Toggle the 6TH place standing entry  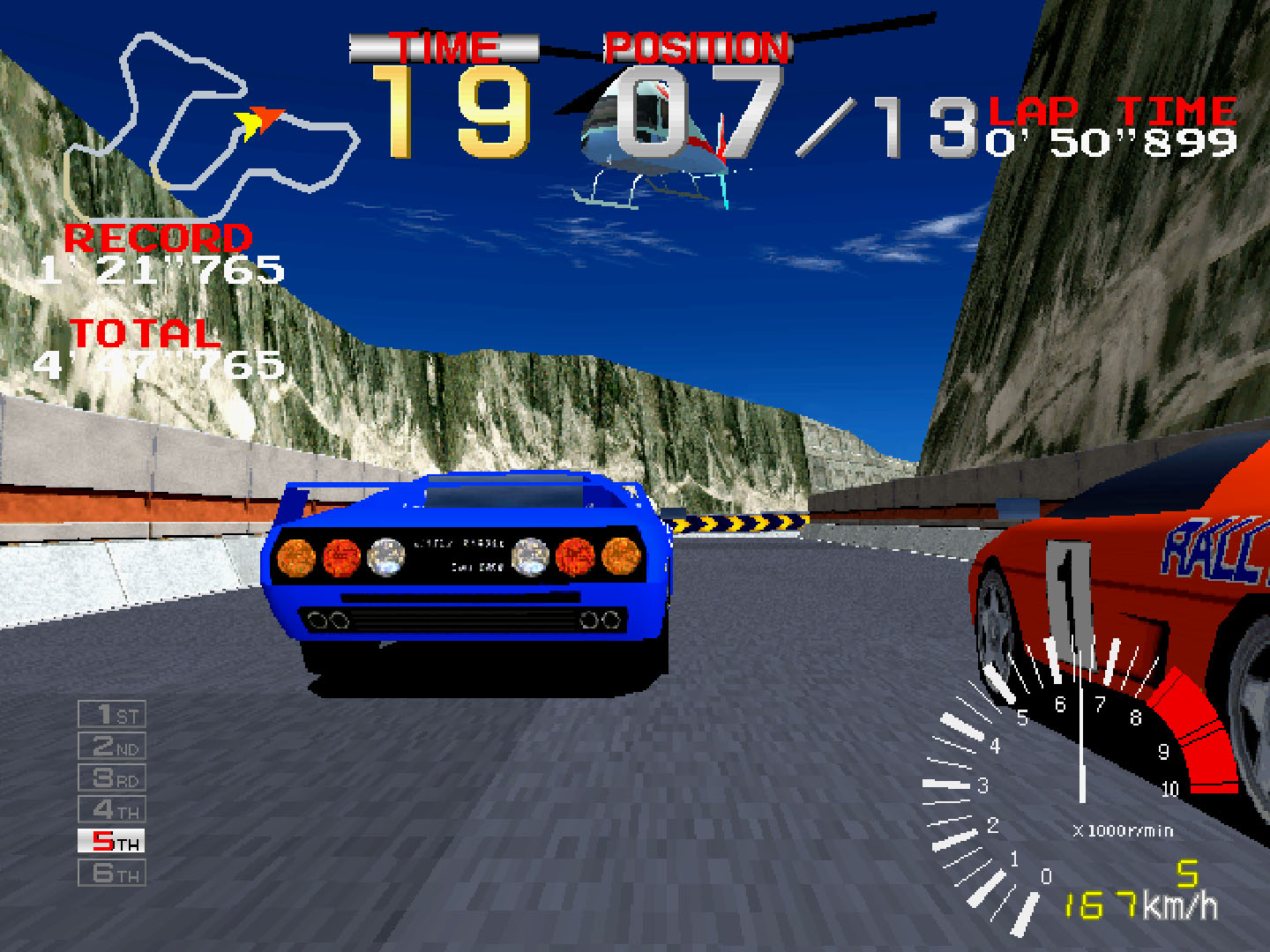click(113, 873)
